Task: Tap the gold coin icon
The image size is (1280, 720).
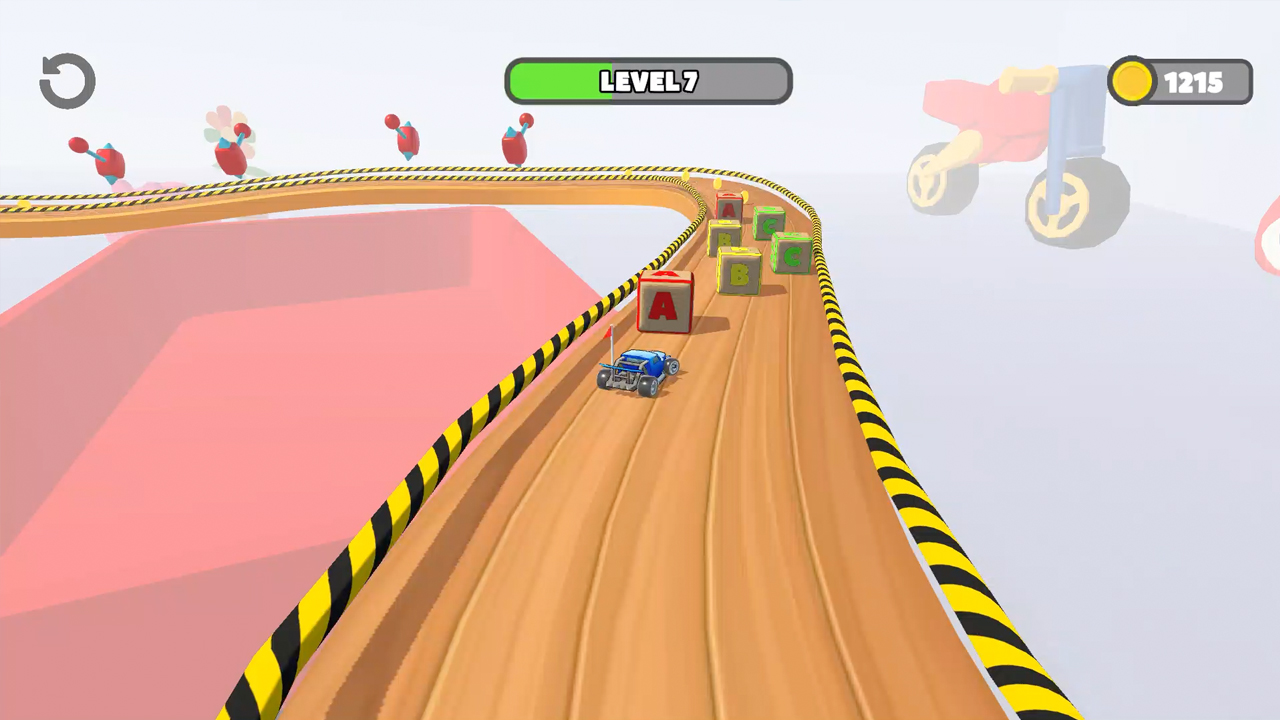Action: coord(1133,82)
